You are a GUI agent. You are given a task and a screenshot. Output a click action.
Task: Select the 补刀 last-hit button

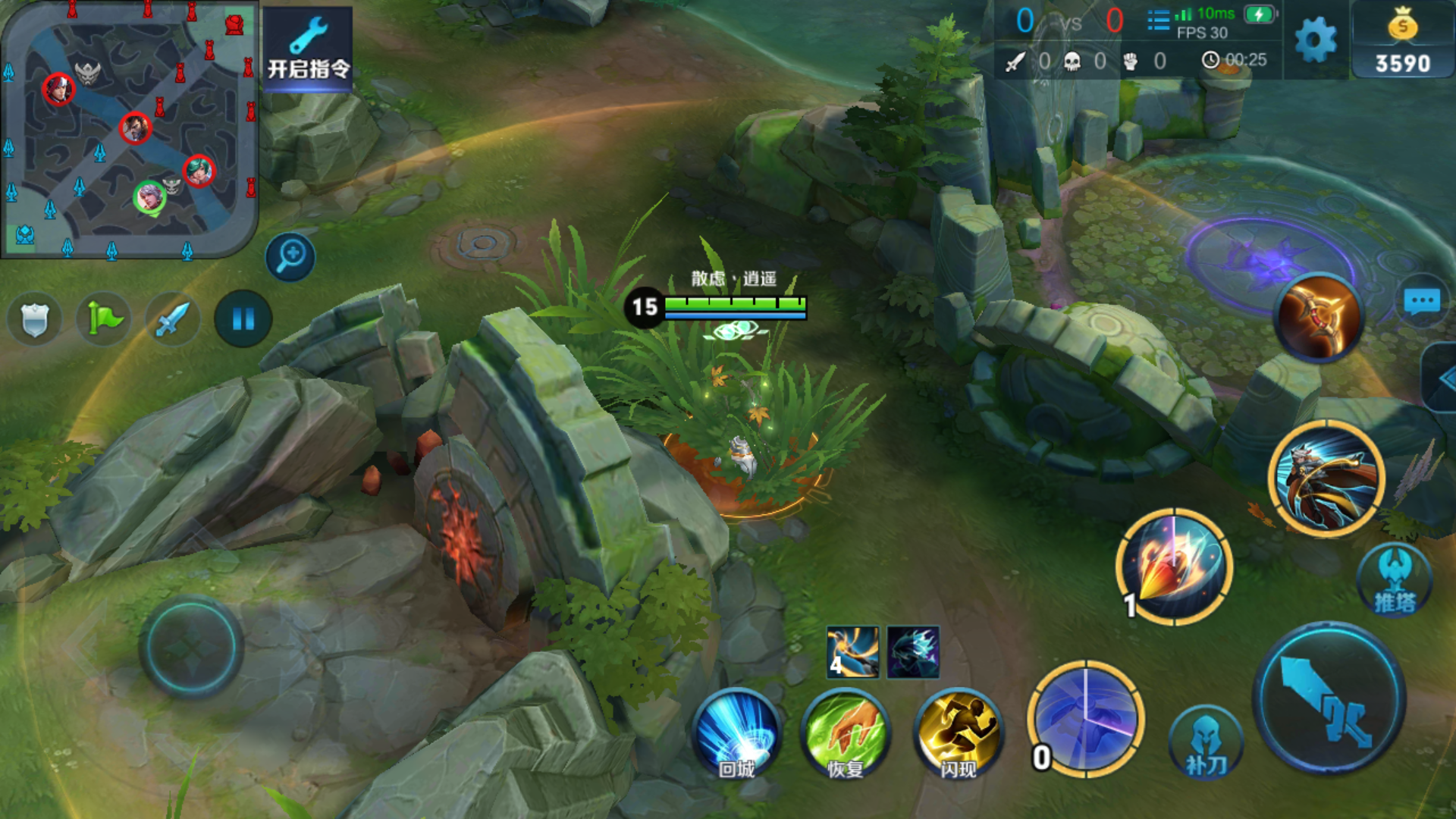pos(1206,743)
